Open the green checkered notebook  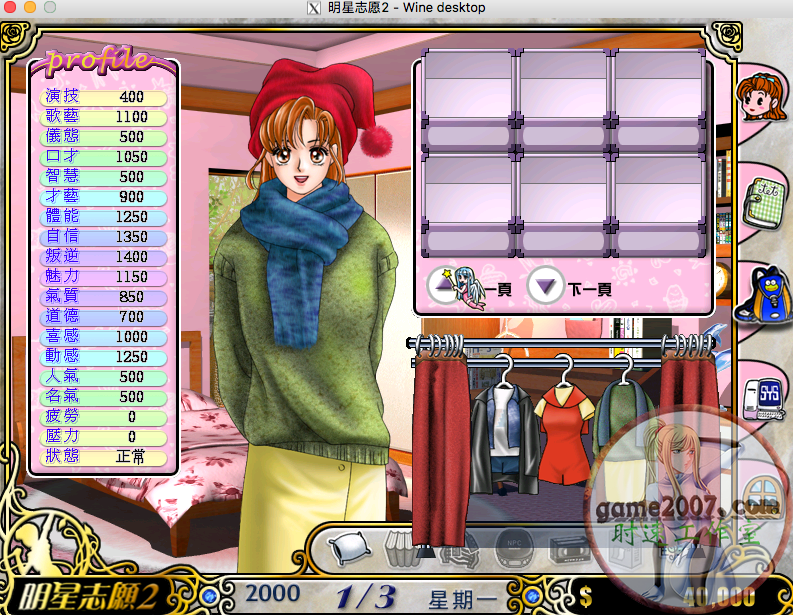[x=764, y=193]
